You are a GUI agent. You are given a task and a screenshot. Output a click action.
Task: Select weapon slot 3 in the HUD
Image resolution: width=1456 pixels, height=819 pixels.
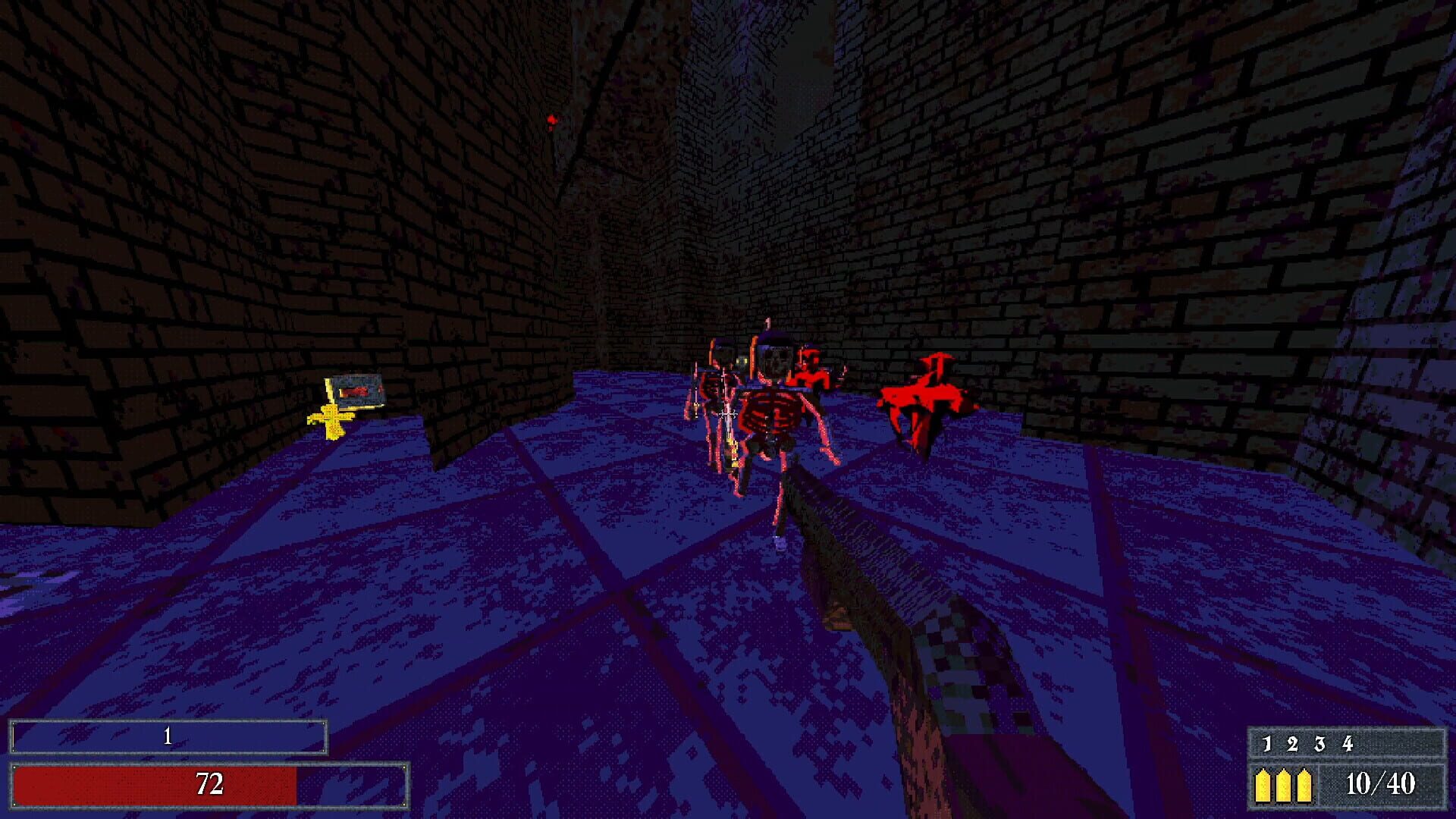click(x=1321, y=743)
